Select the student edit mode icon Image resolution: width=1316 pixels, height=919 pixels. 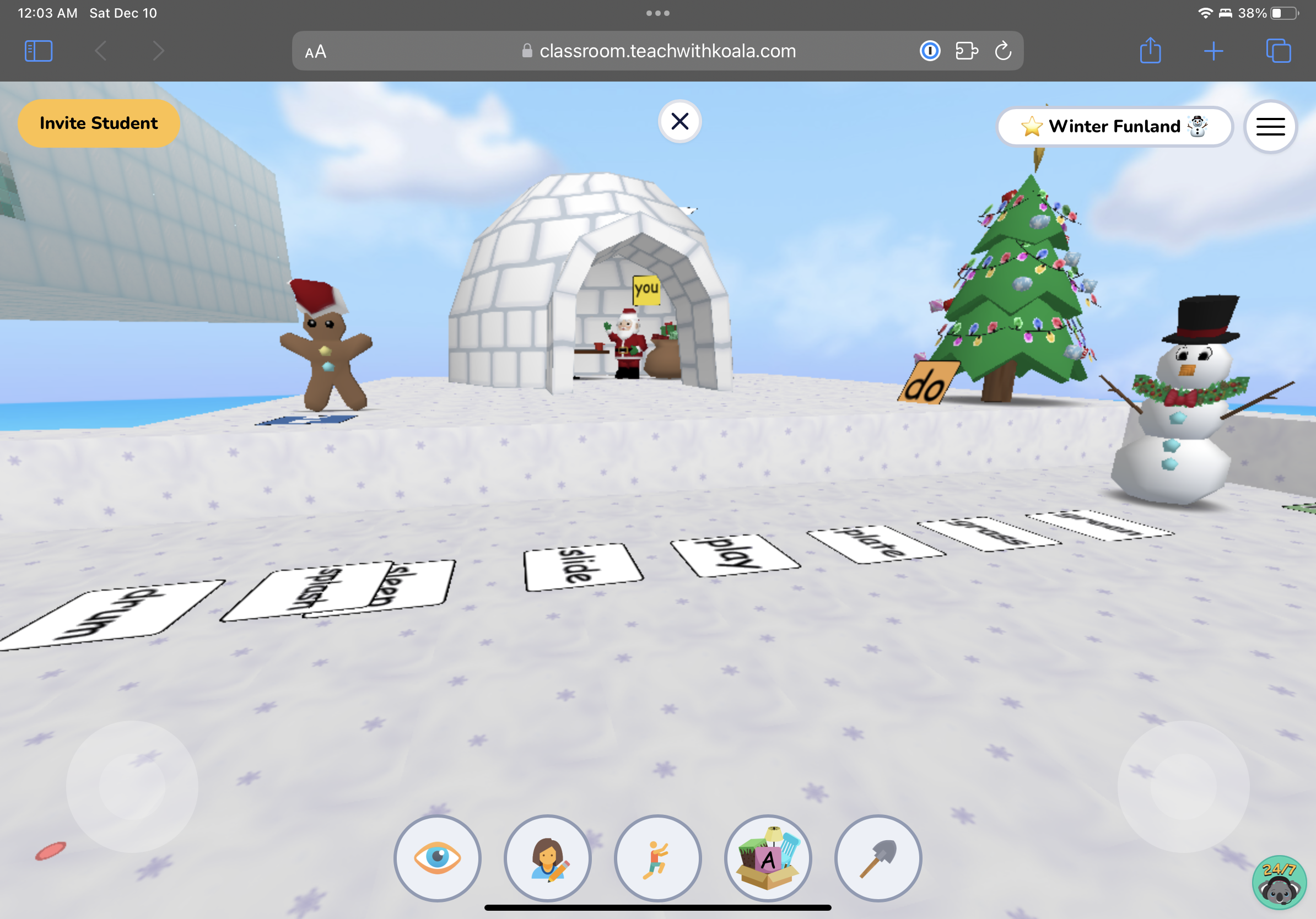point(548,858)
